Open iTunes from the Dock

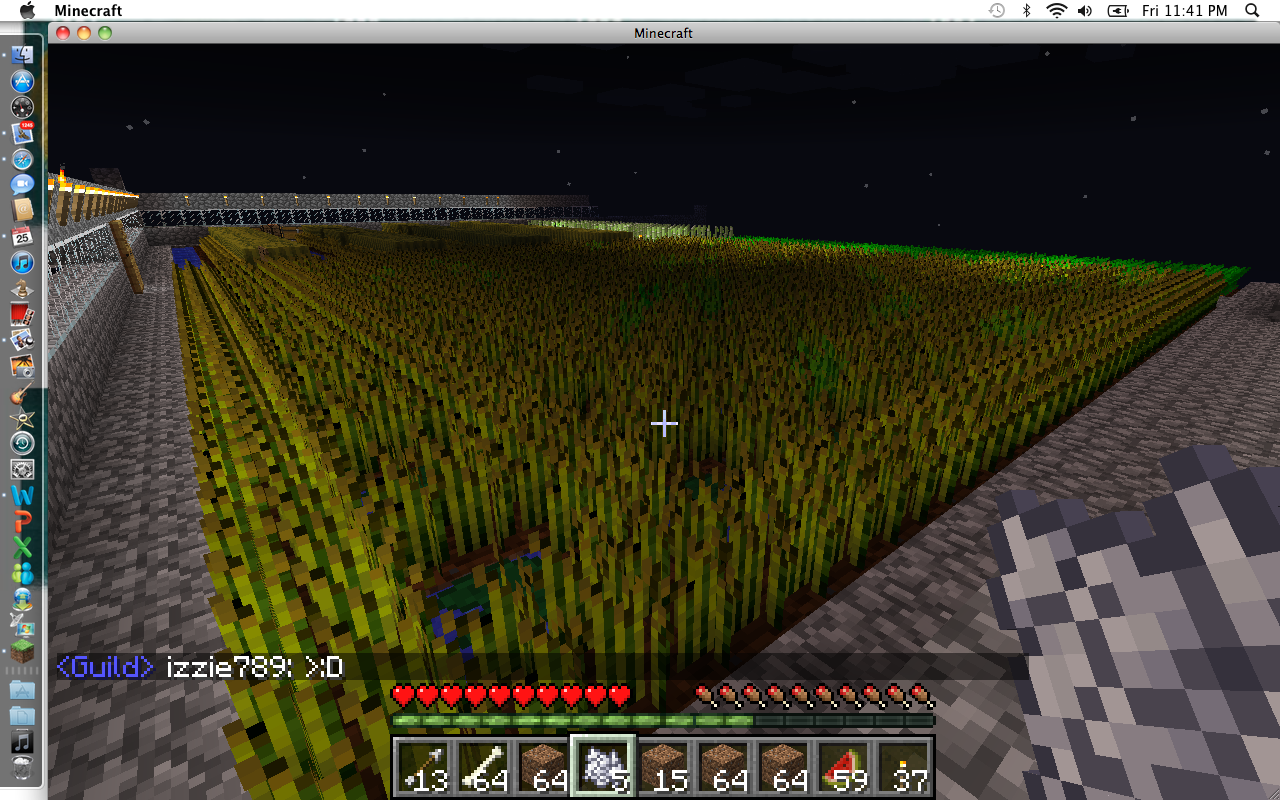tap(22, 263)
